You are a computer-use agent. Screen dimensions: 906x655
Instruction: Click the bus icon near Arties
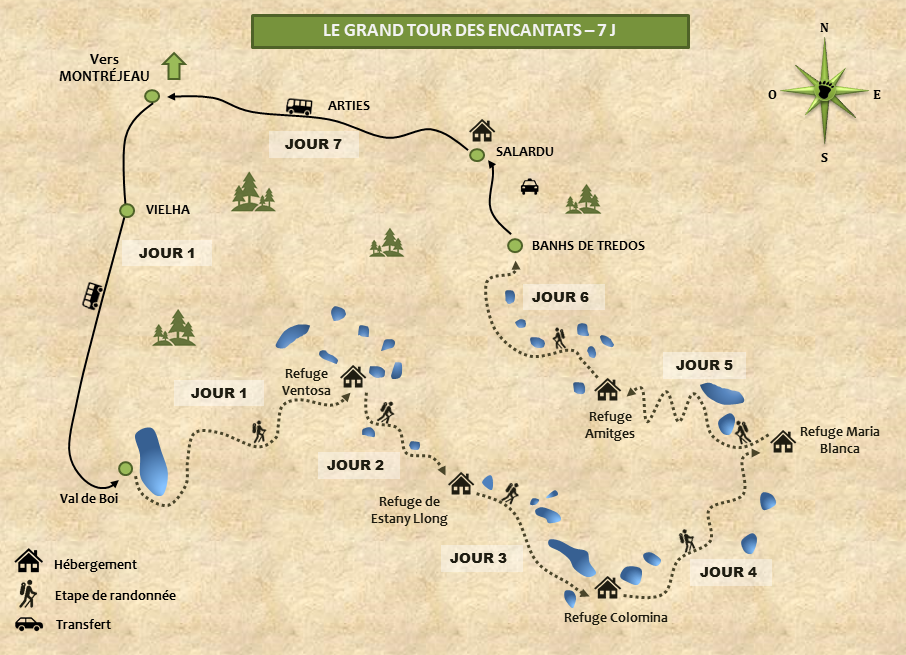[x=299, y=106]
